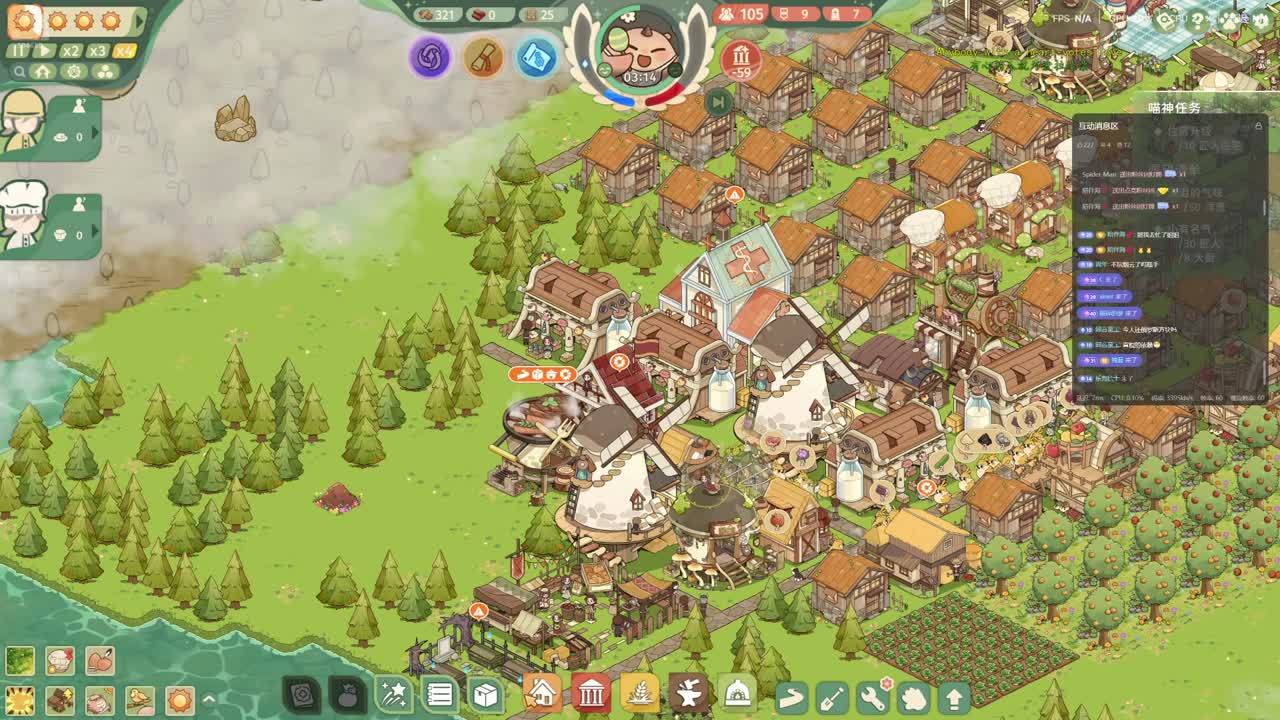The image size is (1280, 720).
Task: Select the road building tool
Action: pyautogui.click(x=791, y=696)
